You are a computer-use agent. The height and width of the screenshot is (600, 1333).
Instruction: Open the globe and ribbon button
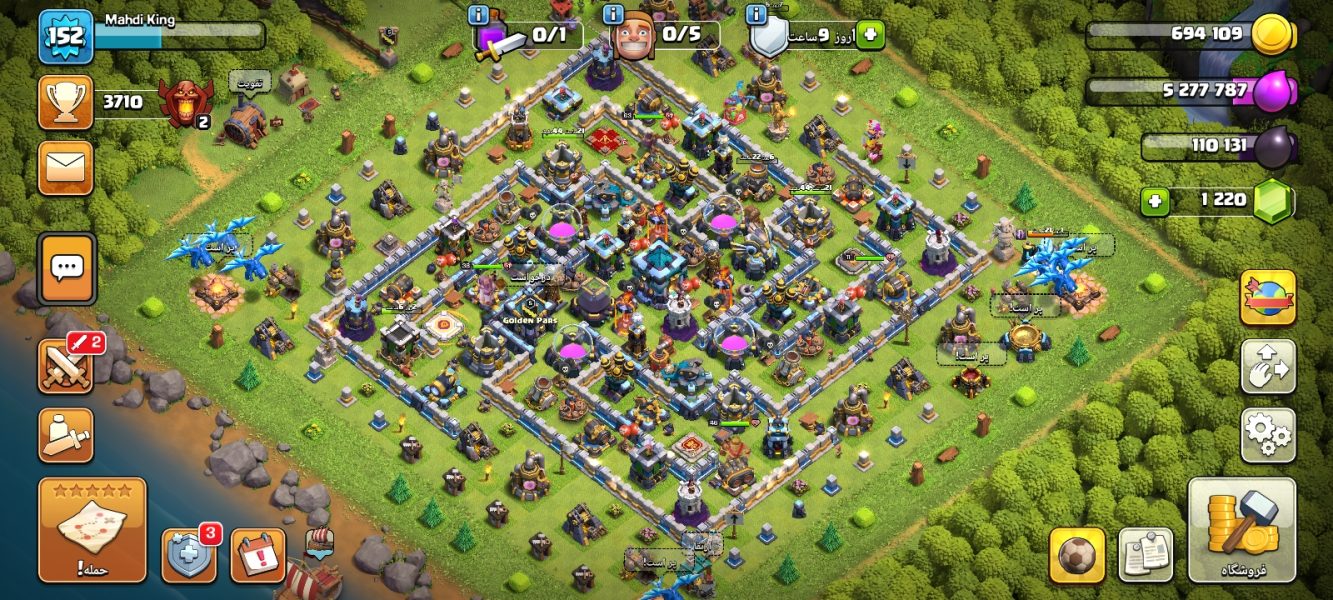point(1267,297)
